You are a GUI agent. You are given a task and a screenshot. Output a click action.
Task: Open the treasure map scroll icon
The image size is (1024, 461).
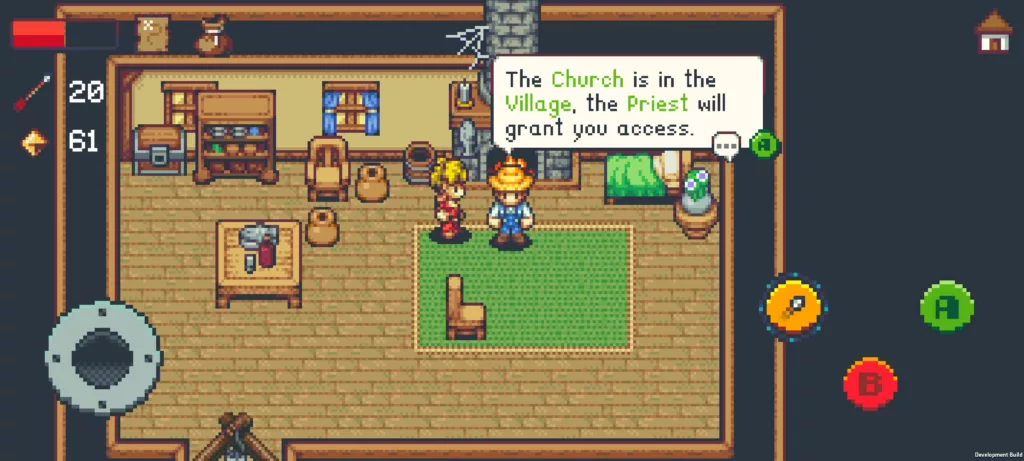(x=151, y=34)
